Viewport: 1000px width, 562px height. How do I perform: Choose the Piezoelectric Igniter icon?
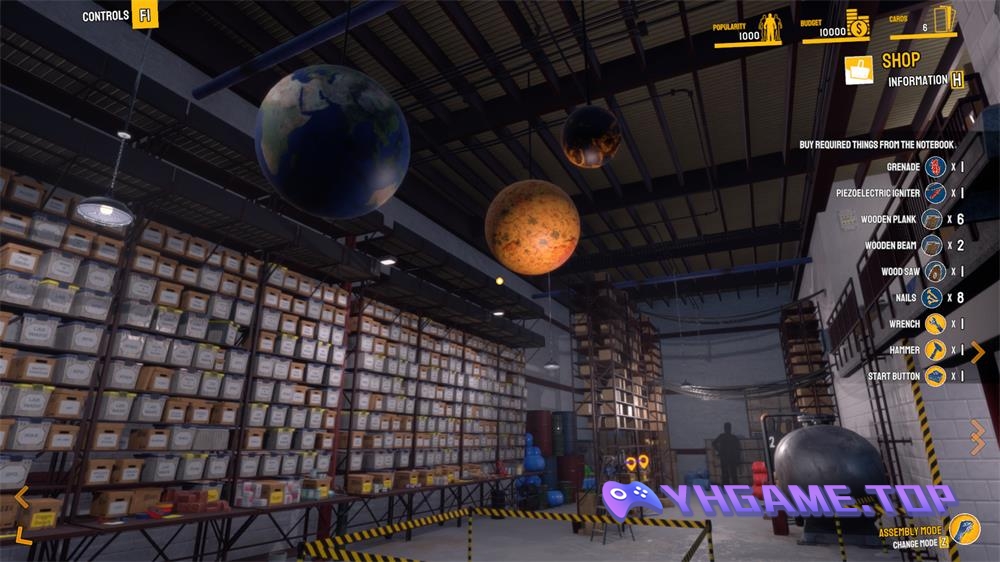(x=936, y=192)
